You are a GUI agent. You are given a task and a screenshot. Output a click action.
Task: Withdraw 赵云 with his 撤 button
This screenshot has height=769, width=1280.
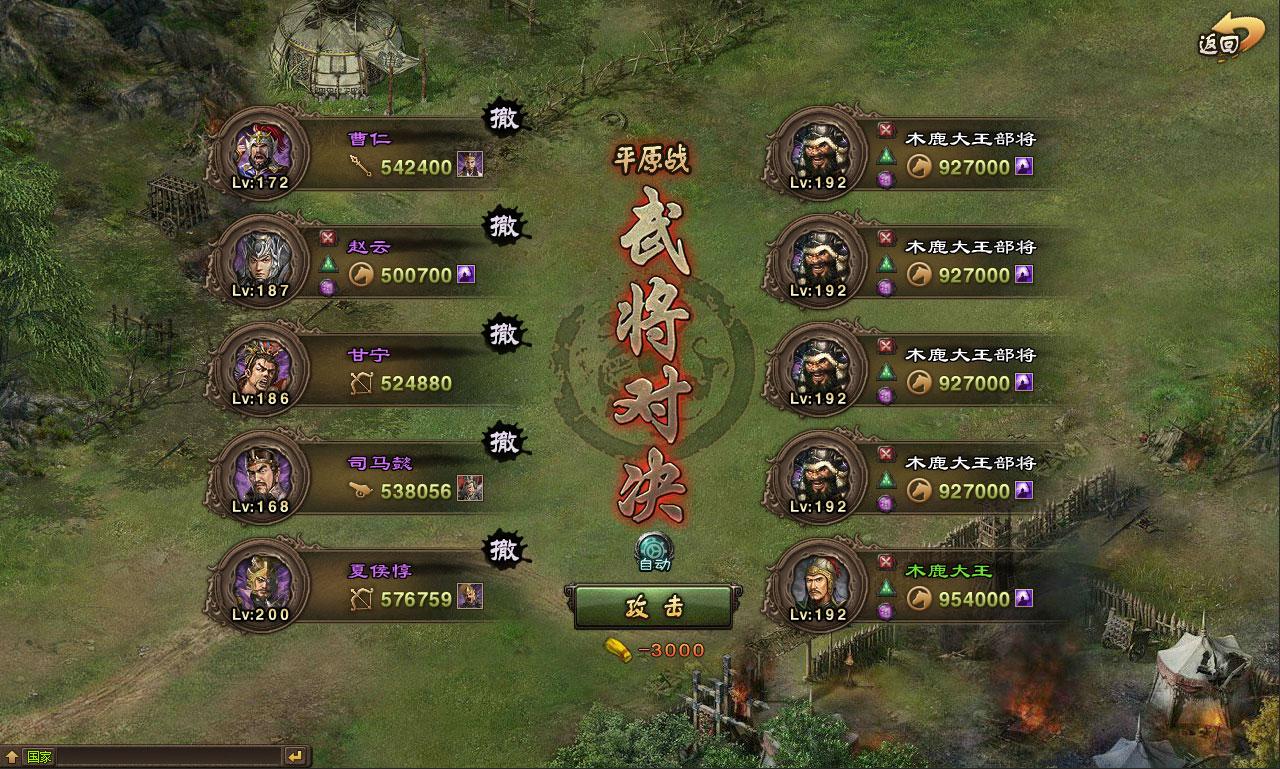504,226
